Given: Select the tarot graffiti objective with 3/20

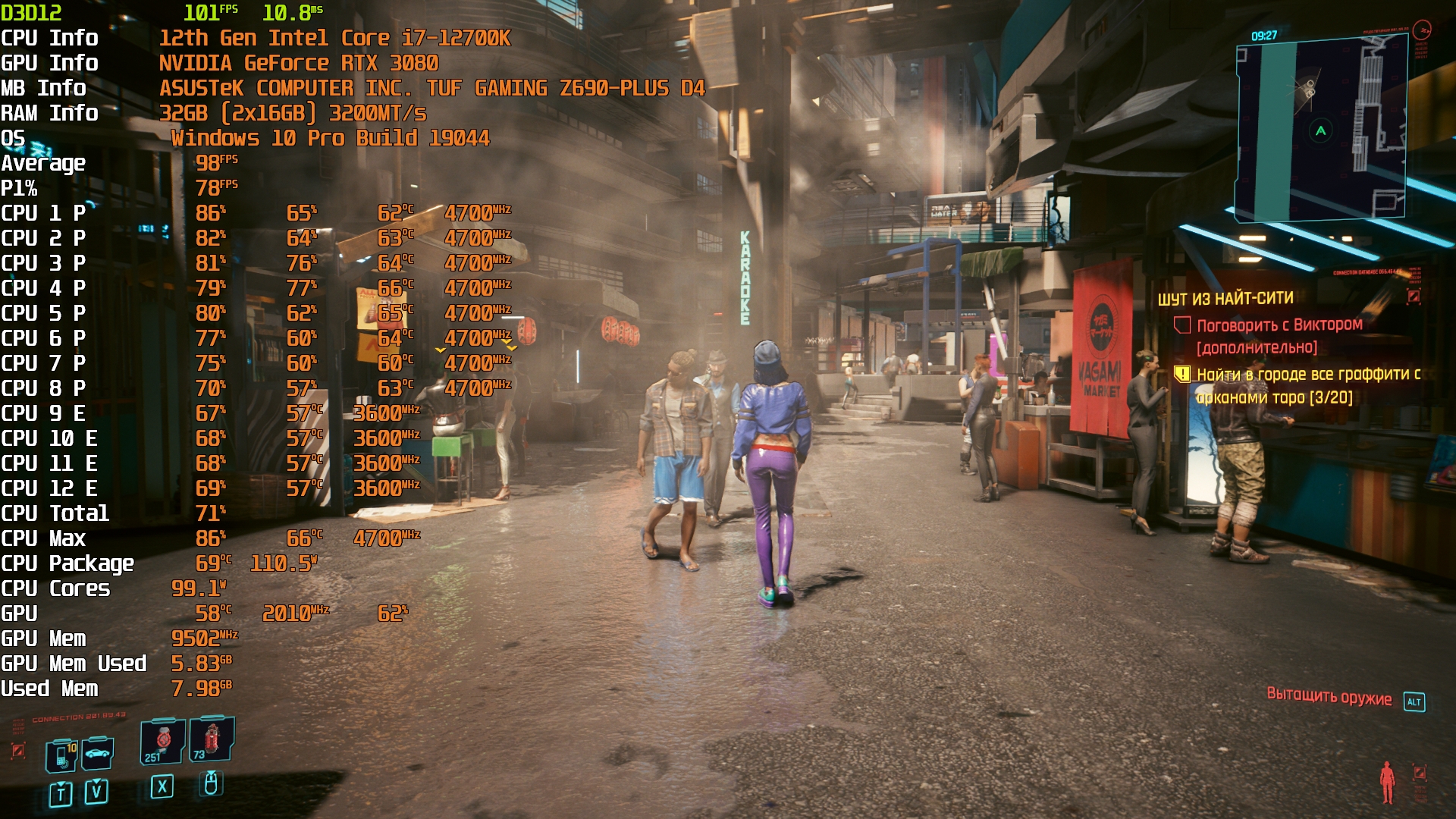Looking at the screenshot, I should point(1307,385).
